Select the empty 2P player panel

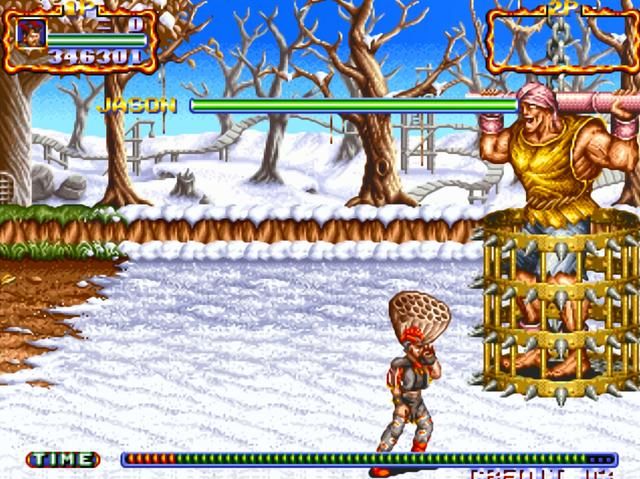tap(561, 40)
